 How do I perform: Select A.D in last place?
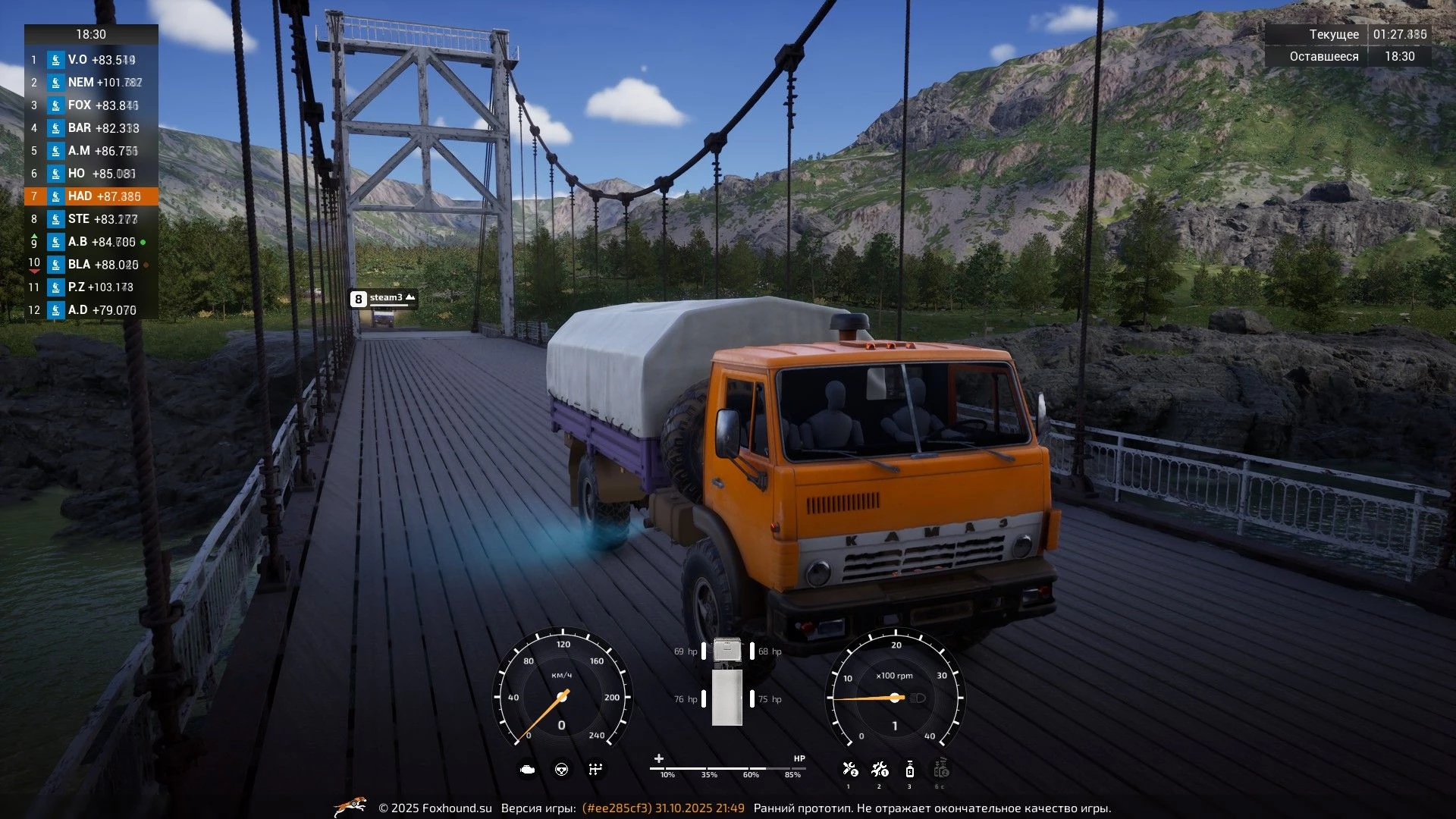(x=91, y=310)
